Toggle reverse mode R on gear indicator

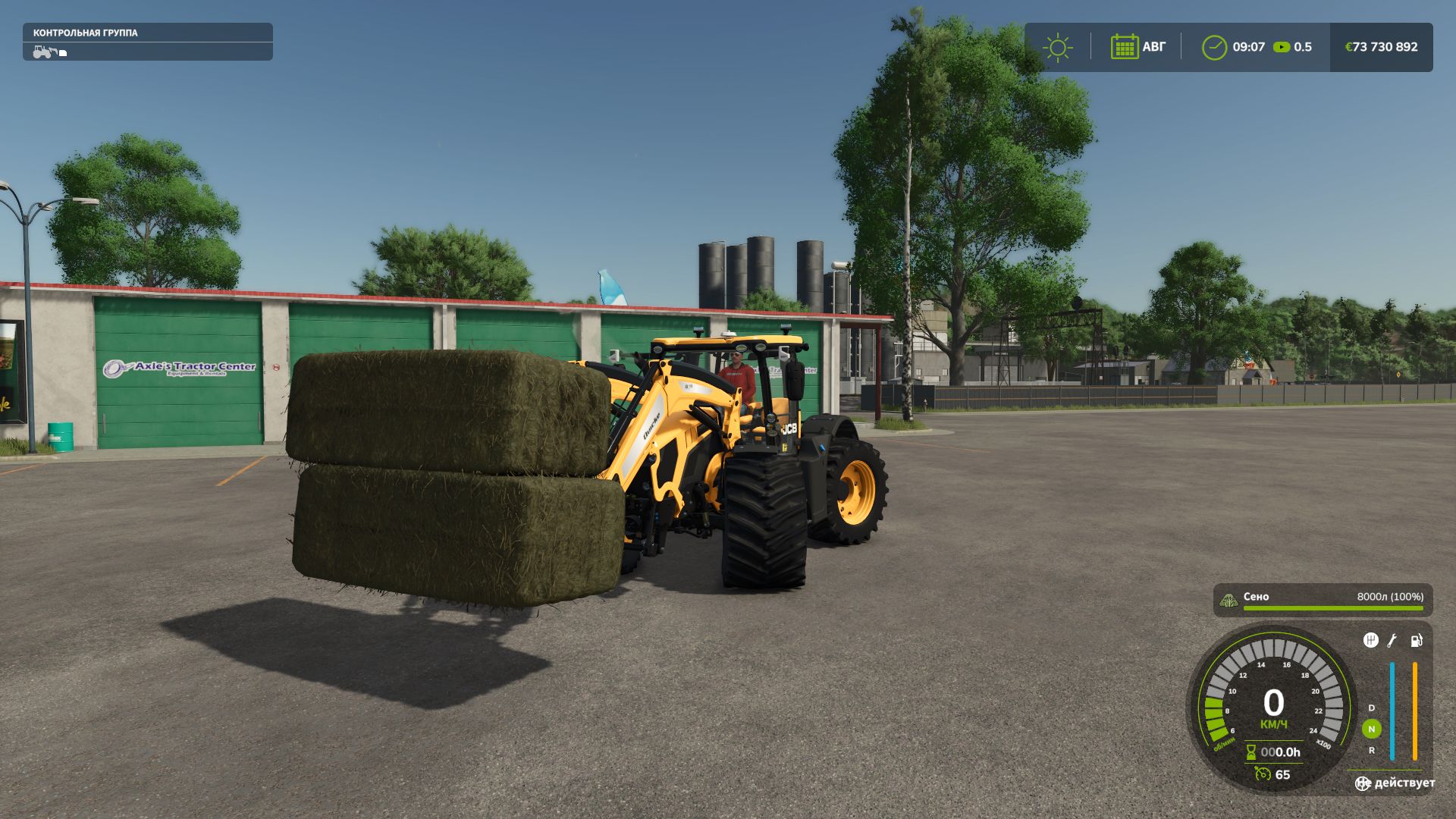pyautogui.click(x=1371, y=751)
